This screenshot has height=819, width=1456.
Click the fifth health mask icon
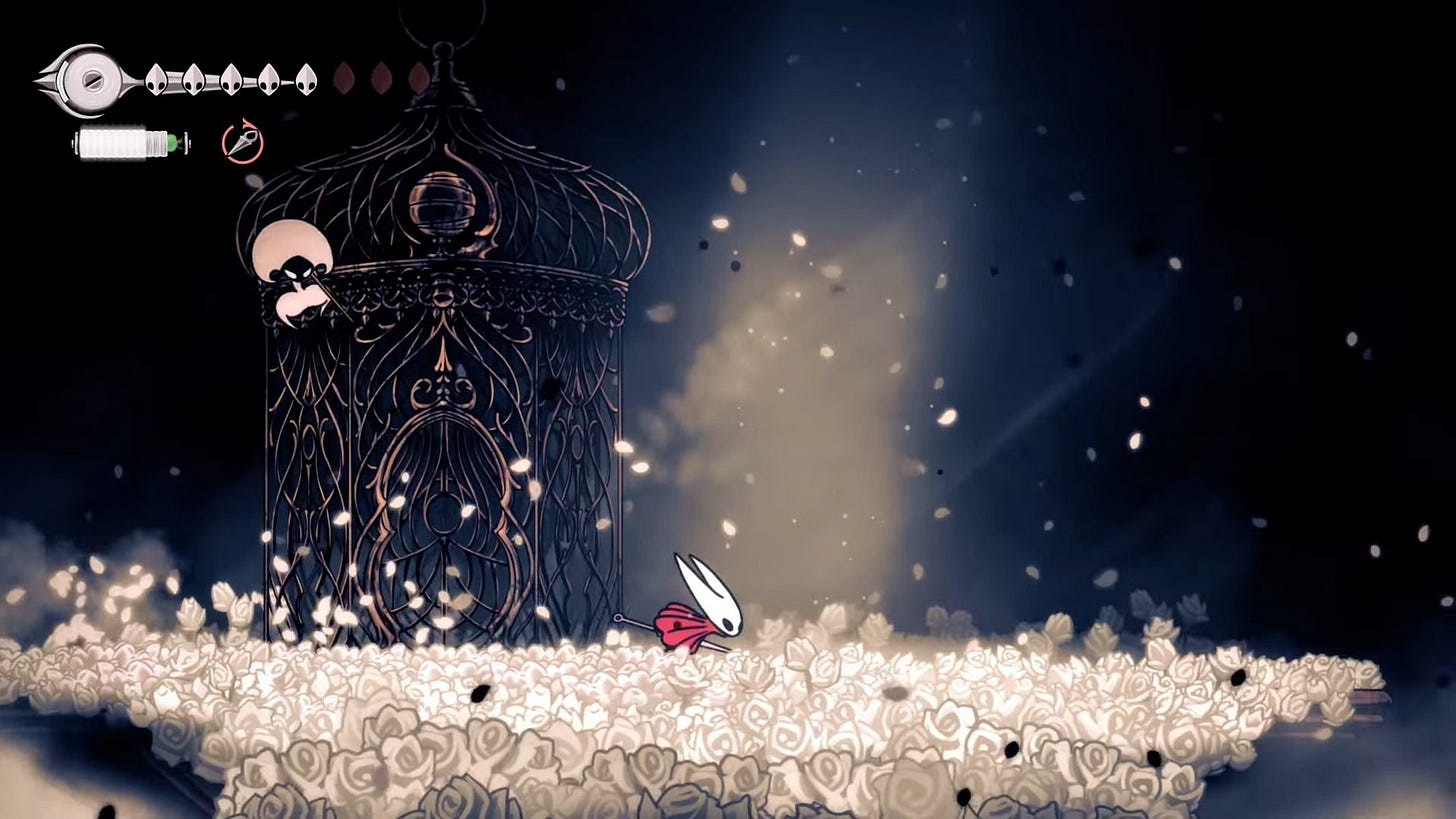click(x=304, y=78)
